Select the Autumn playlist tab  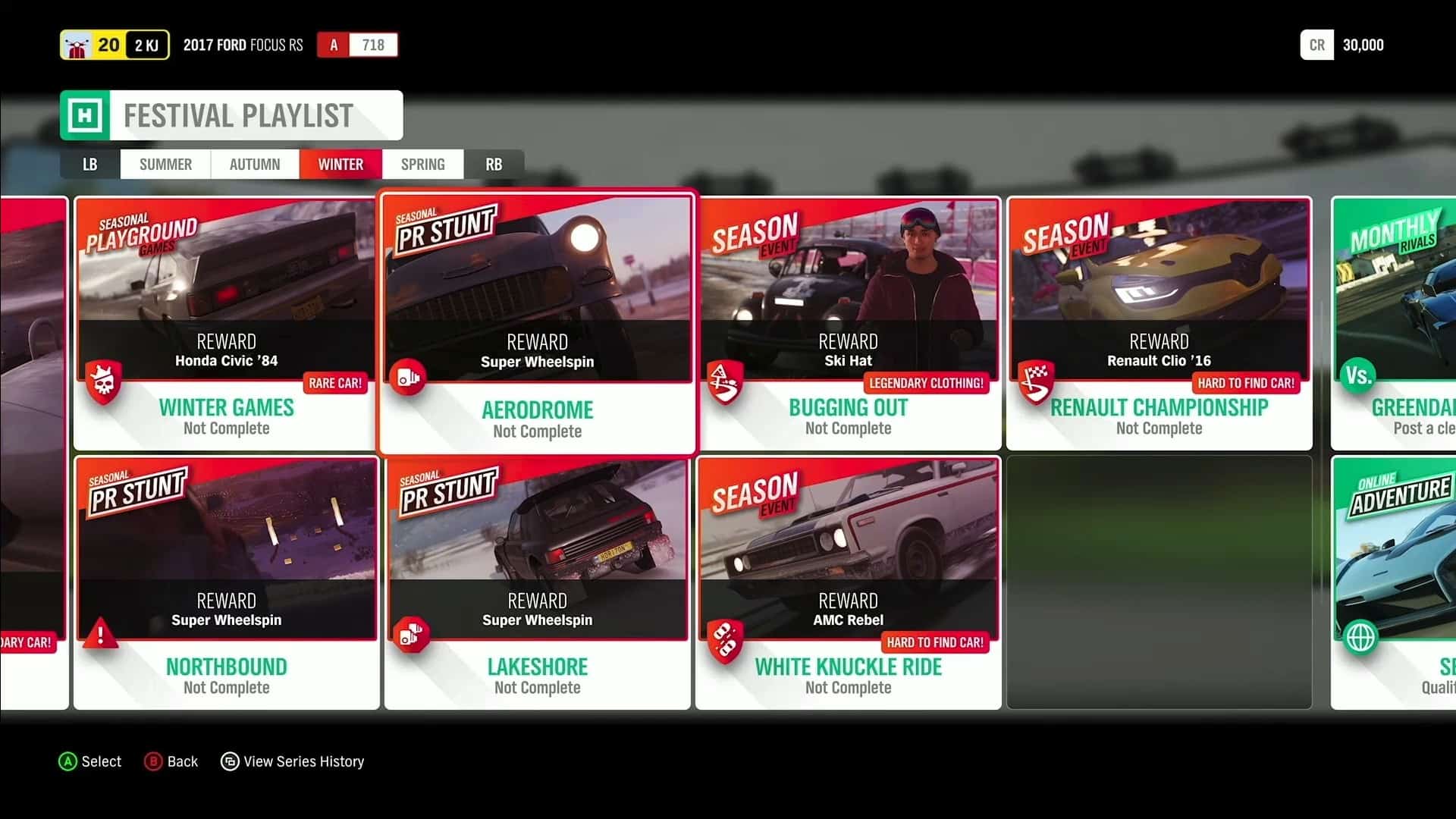pos(255,164)
